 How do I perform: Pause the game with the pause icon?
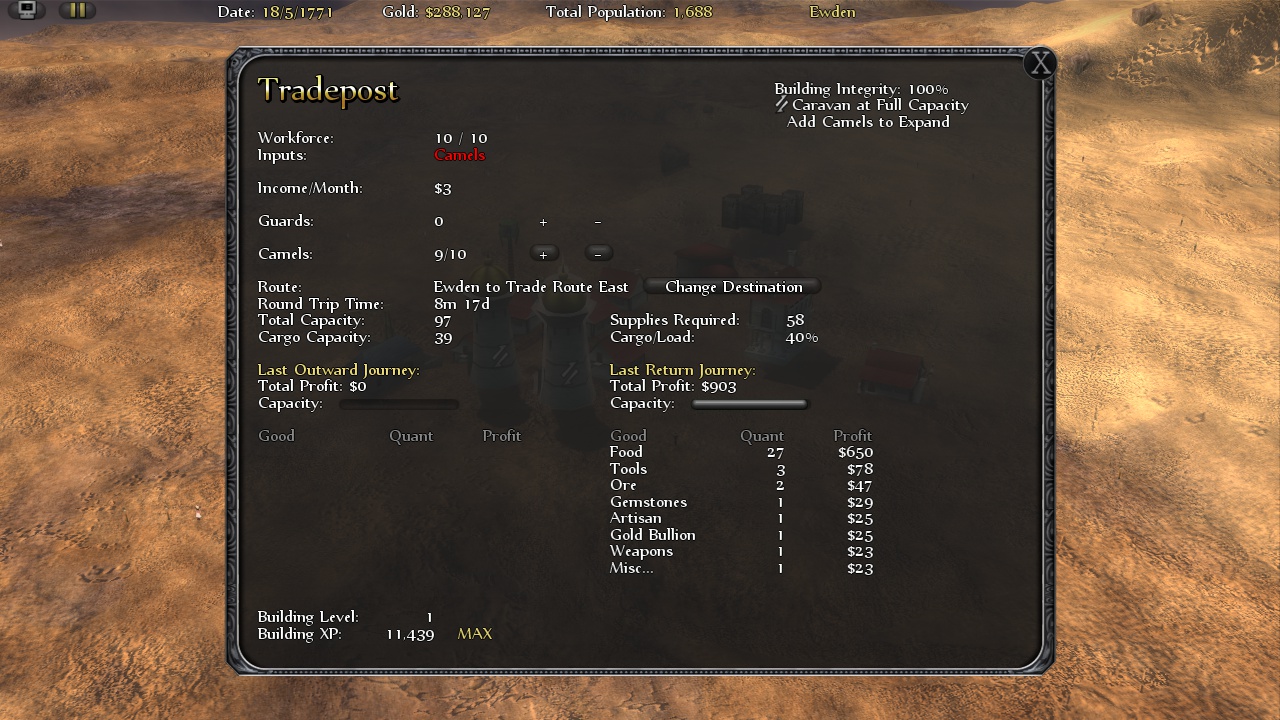(x=77, y=11)
